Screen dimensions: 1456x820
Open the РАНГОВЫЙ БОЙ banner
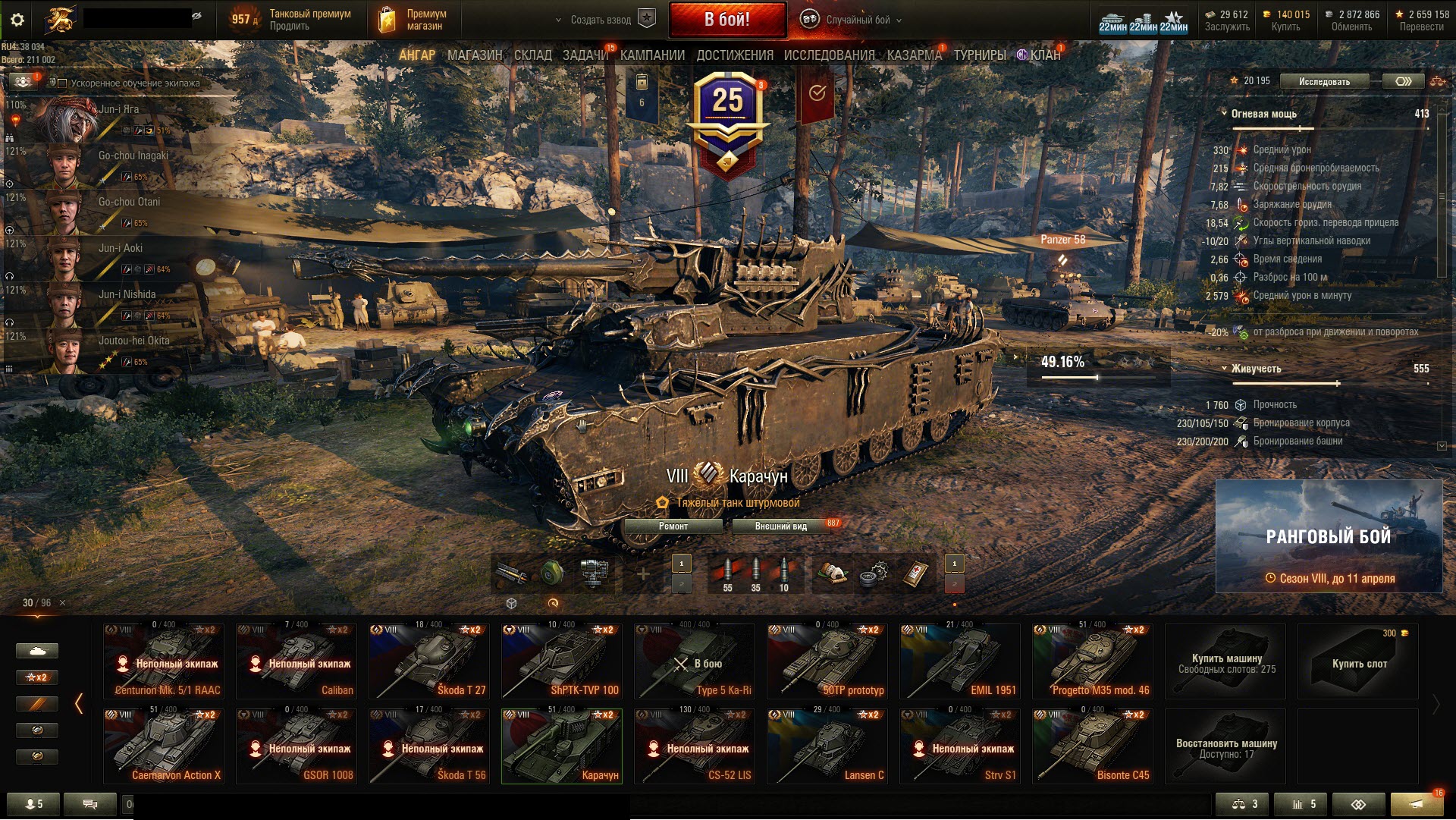pos(1329,536)
